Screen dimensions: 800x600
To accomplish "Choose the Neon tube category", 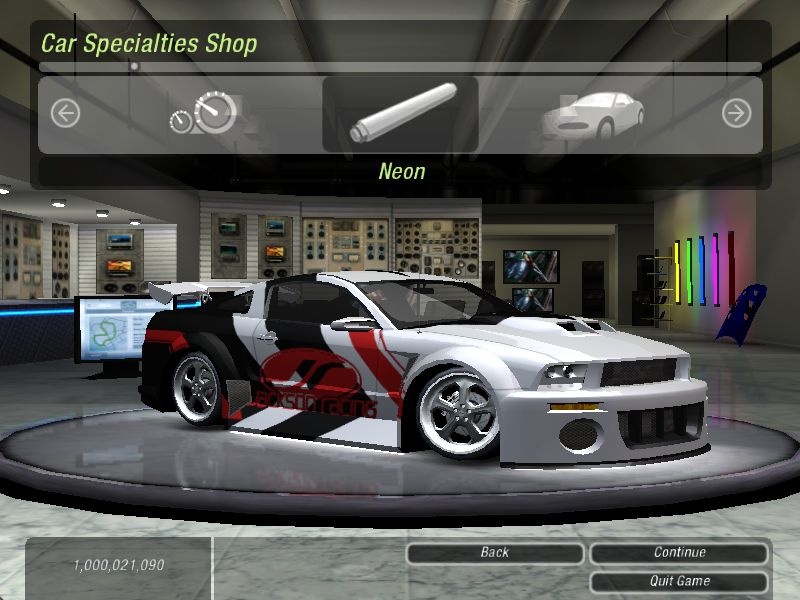I will pos(400,114).
